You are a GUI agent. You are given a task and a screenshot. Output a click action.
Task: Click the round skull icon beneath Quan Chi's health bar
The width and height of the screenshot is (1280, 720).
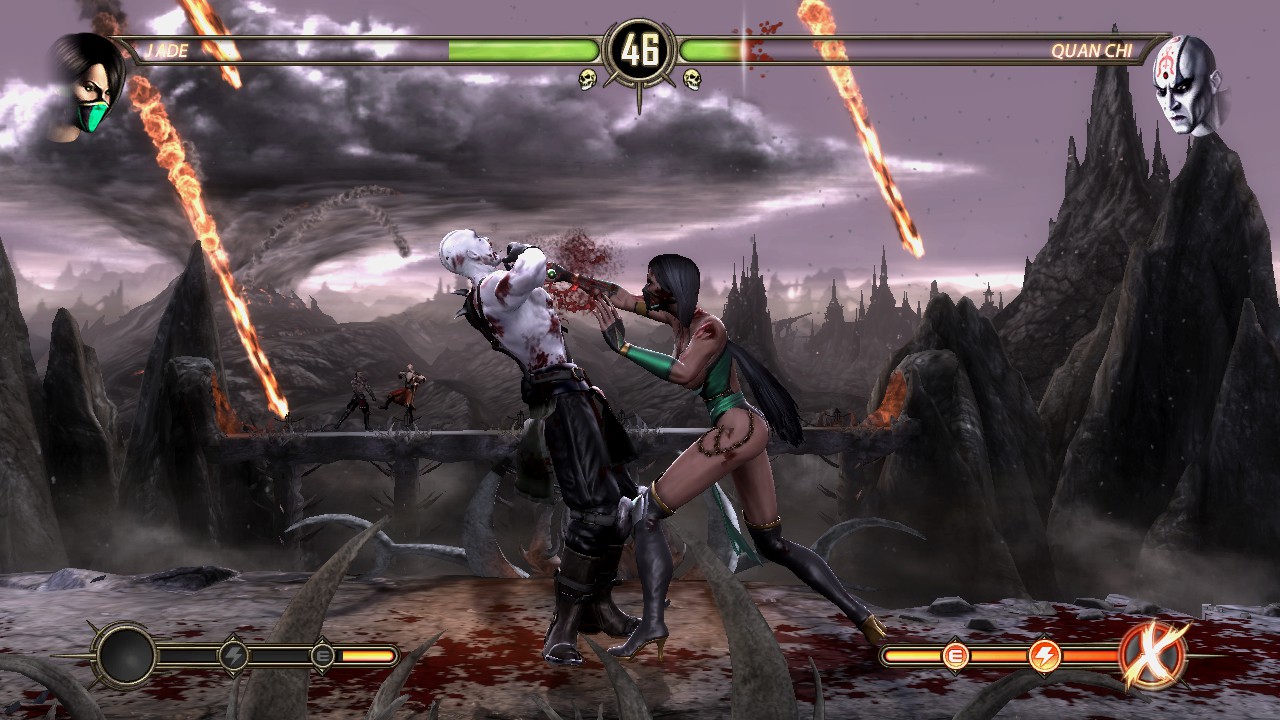(692, 79)
